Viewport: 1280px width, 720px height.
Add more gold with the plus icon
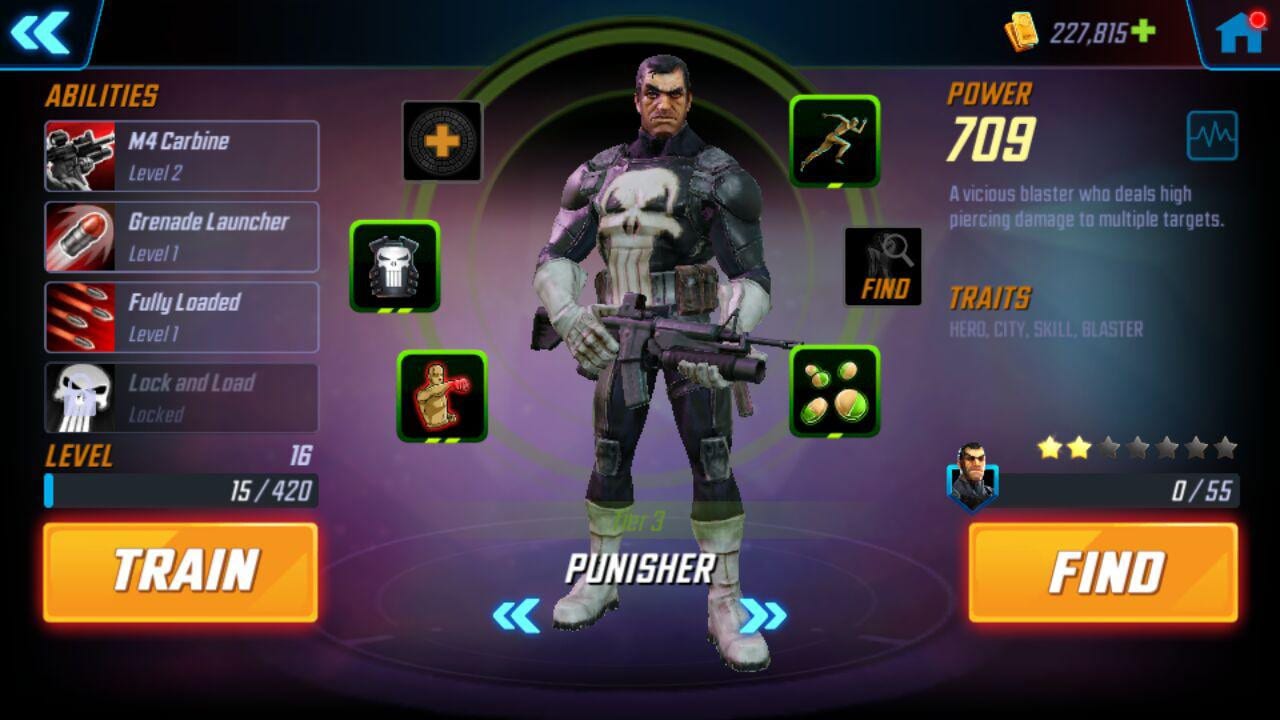click(1143, 32)
